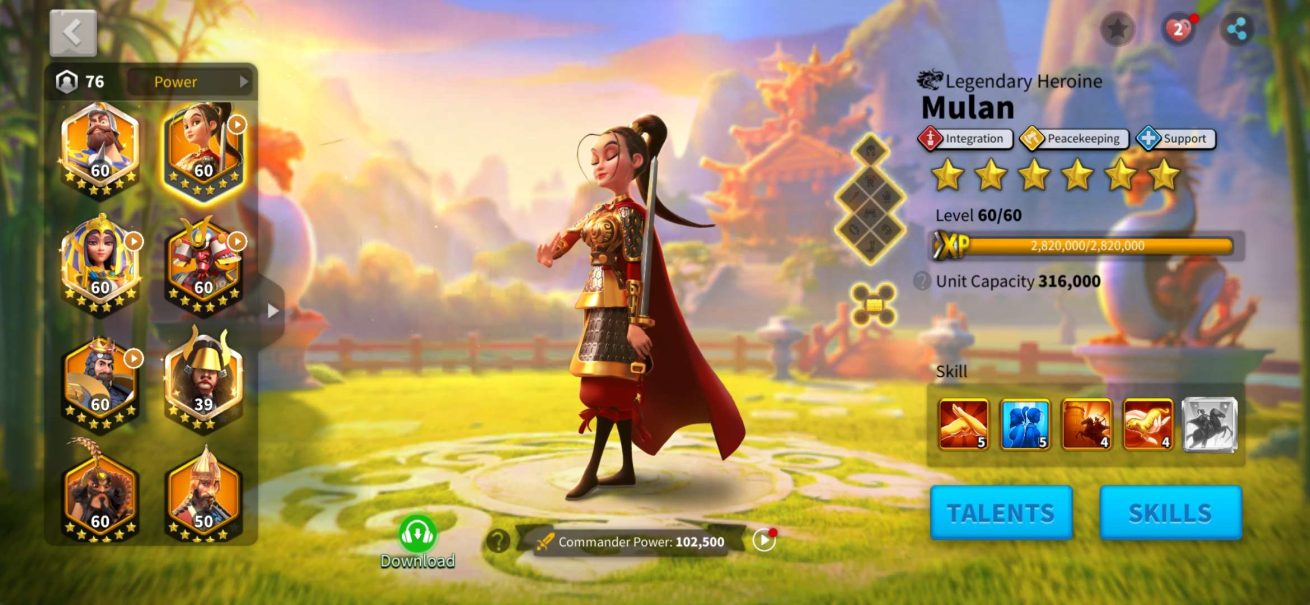The height and width of the screenshot is (605, 1310).
Task: Select the Integration specialty tag
Action: [965, 139]
